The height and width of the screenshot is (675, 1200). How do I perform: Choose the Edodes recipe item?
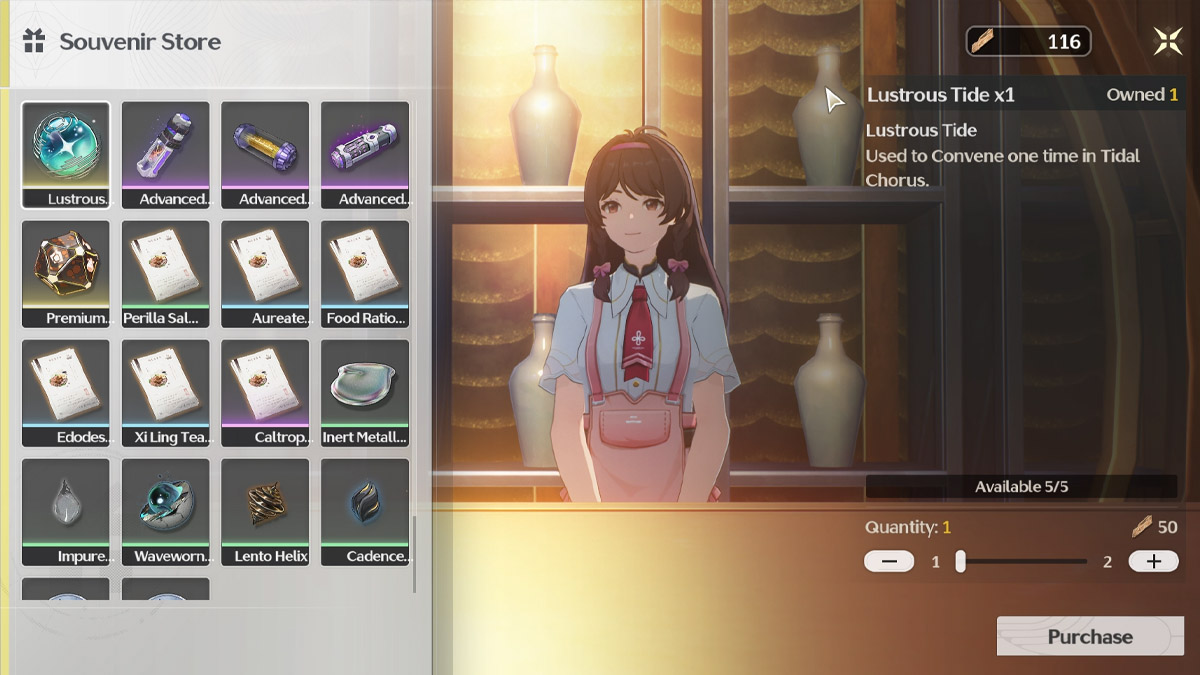click(x=66, y=392)
